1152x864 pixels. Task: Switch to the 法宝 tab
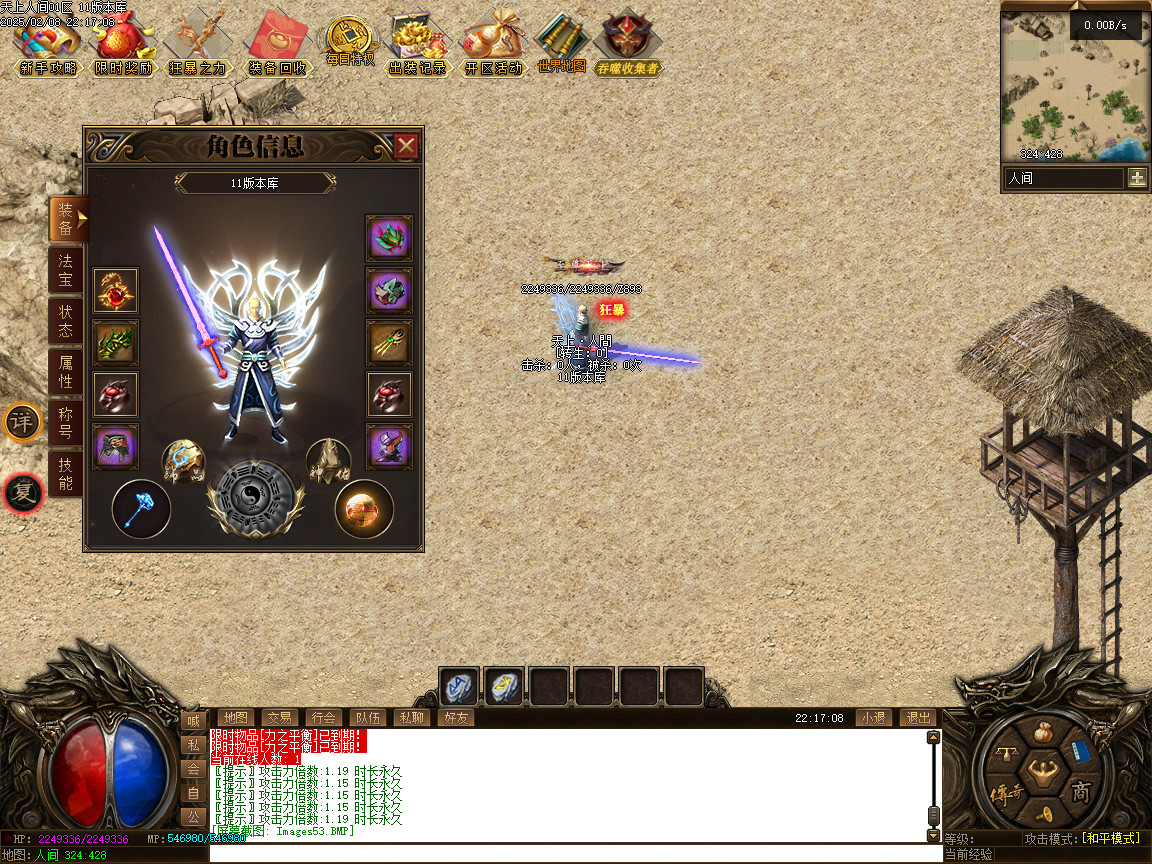pyautogui.click(x=66, y=271)
